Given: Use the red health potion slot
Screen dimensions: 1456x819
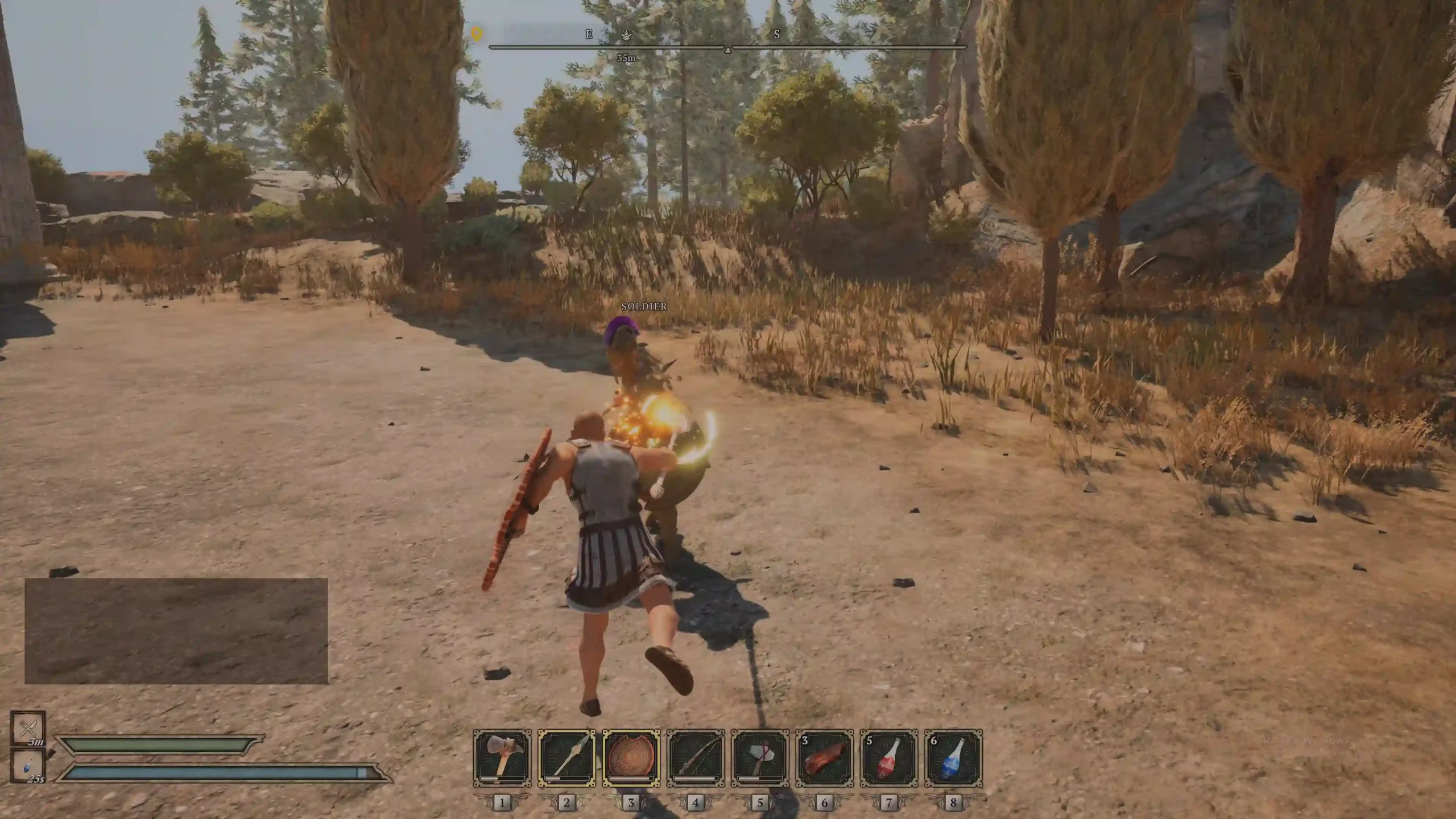Looking at the screenshot, I should [889, 758].
